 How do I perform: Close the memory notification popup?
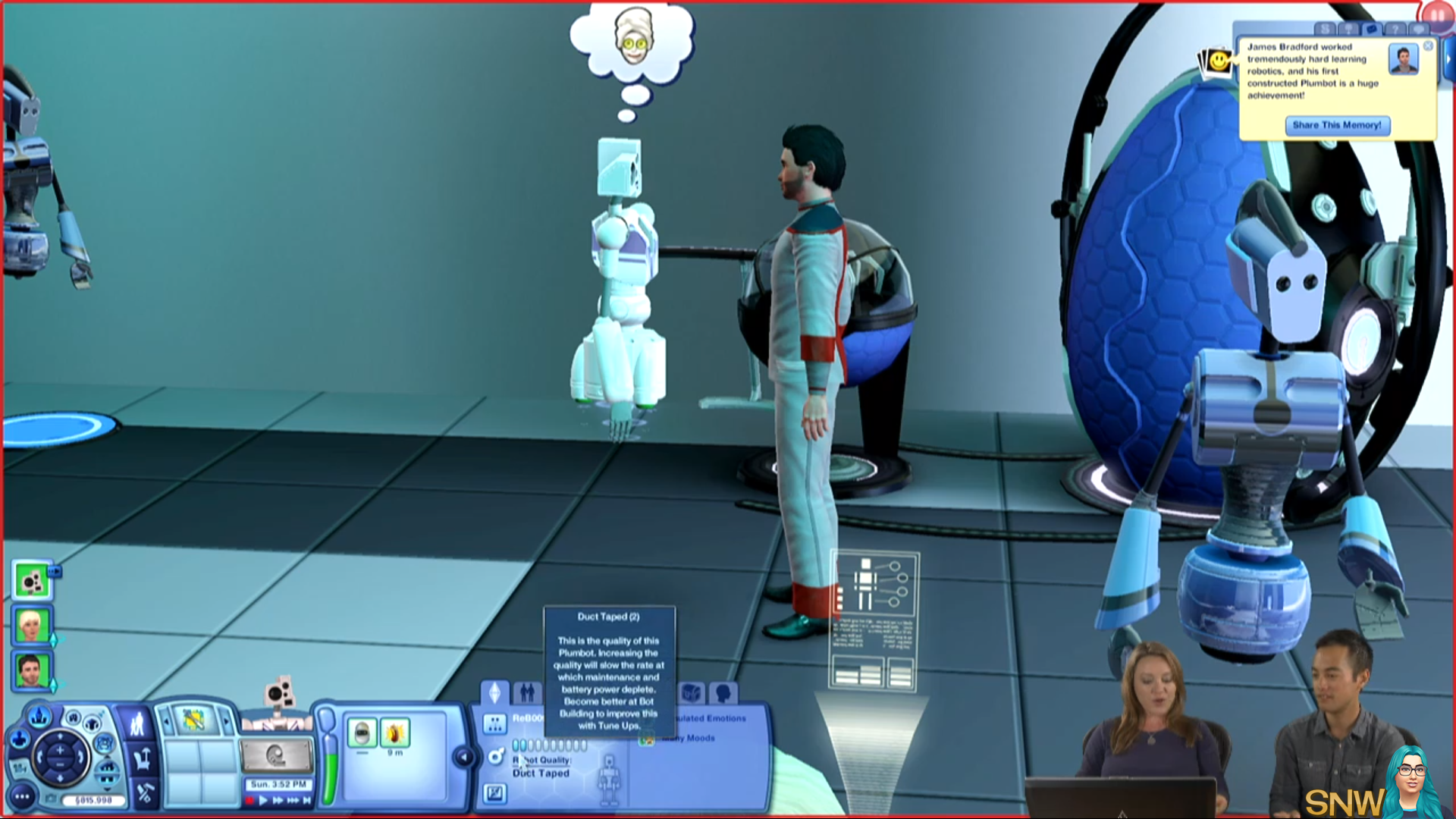(1428, 46)
